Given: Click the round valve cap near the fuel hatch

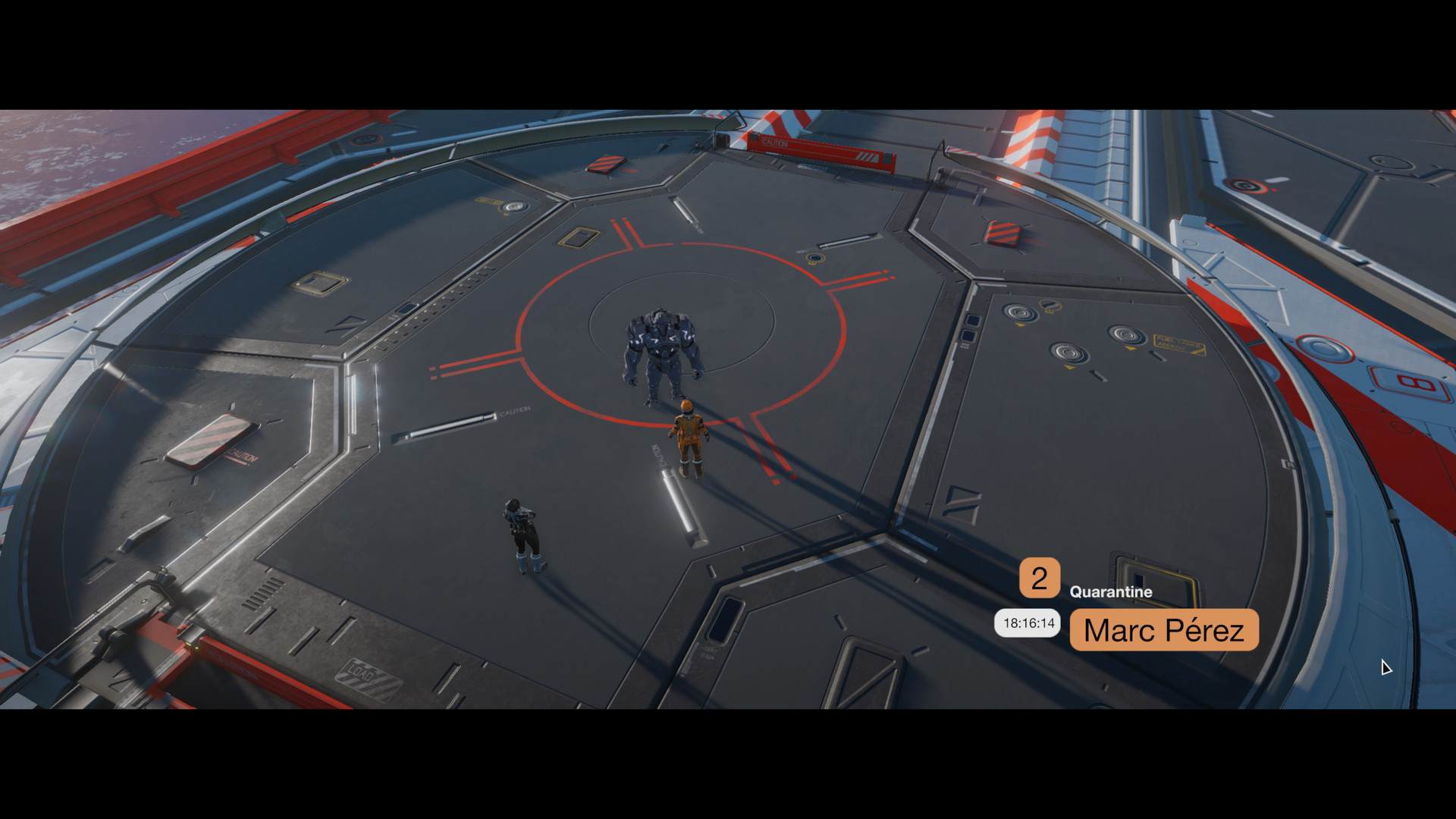Looking at the screenshot, I should tap(1127, 335).
